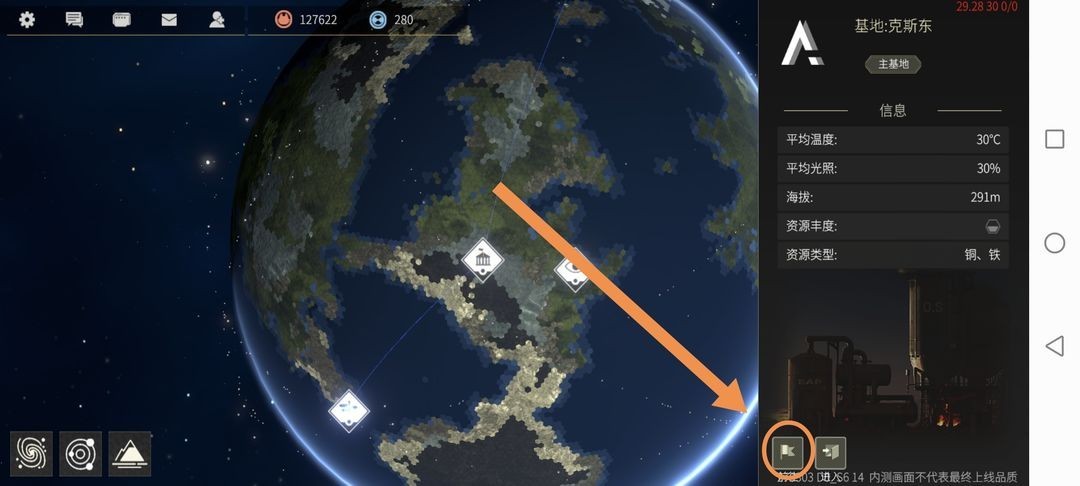Viewport: 1080px width, 486px height.
Task: Tap the Android recent-apps square button
Action: pyautogui.click(x=1054, y=139)
